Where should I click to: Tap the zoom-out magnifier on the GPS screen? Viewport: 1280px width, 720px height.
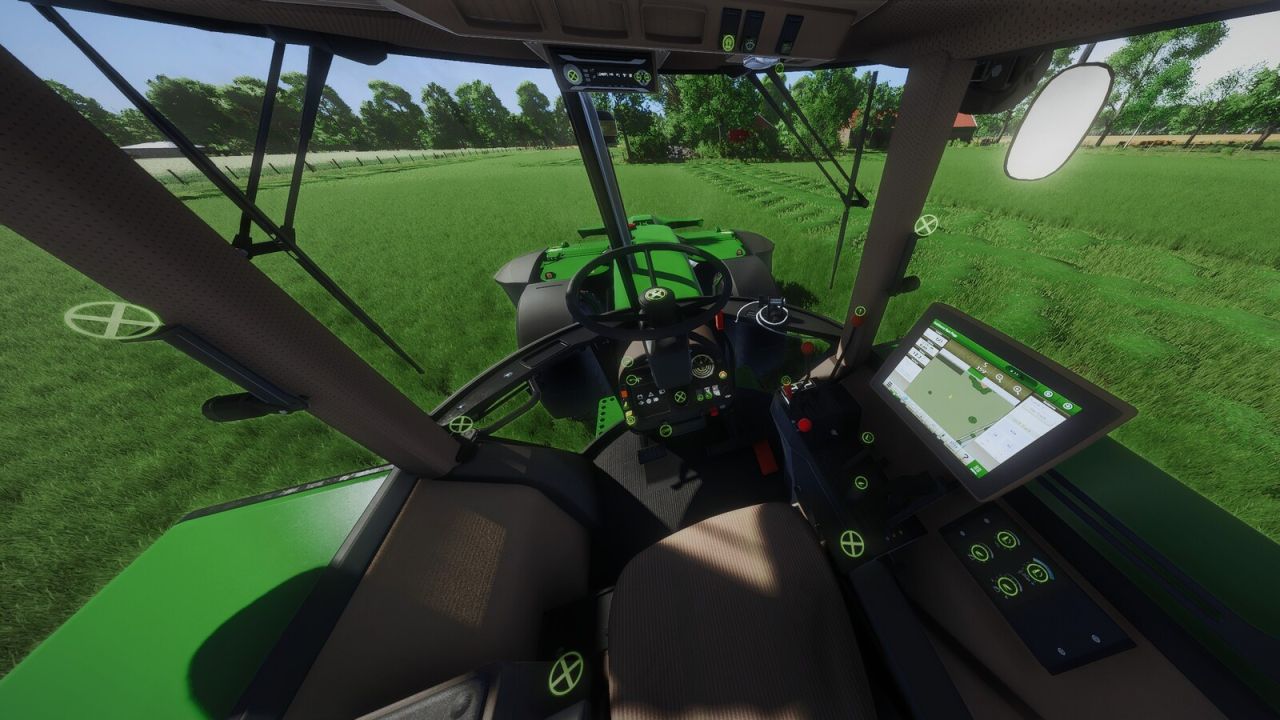(1017, 390)
